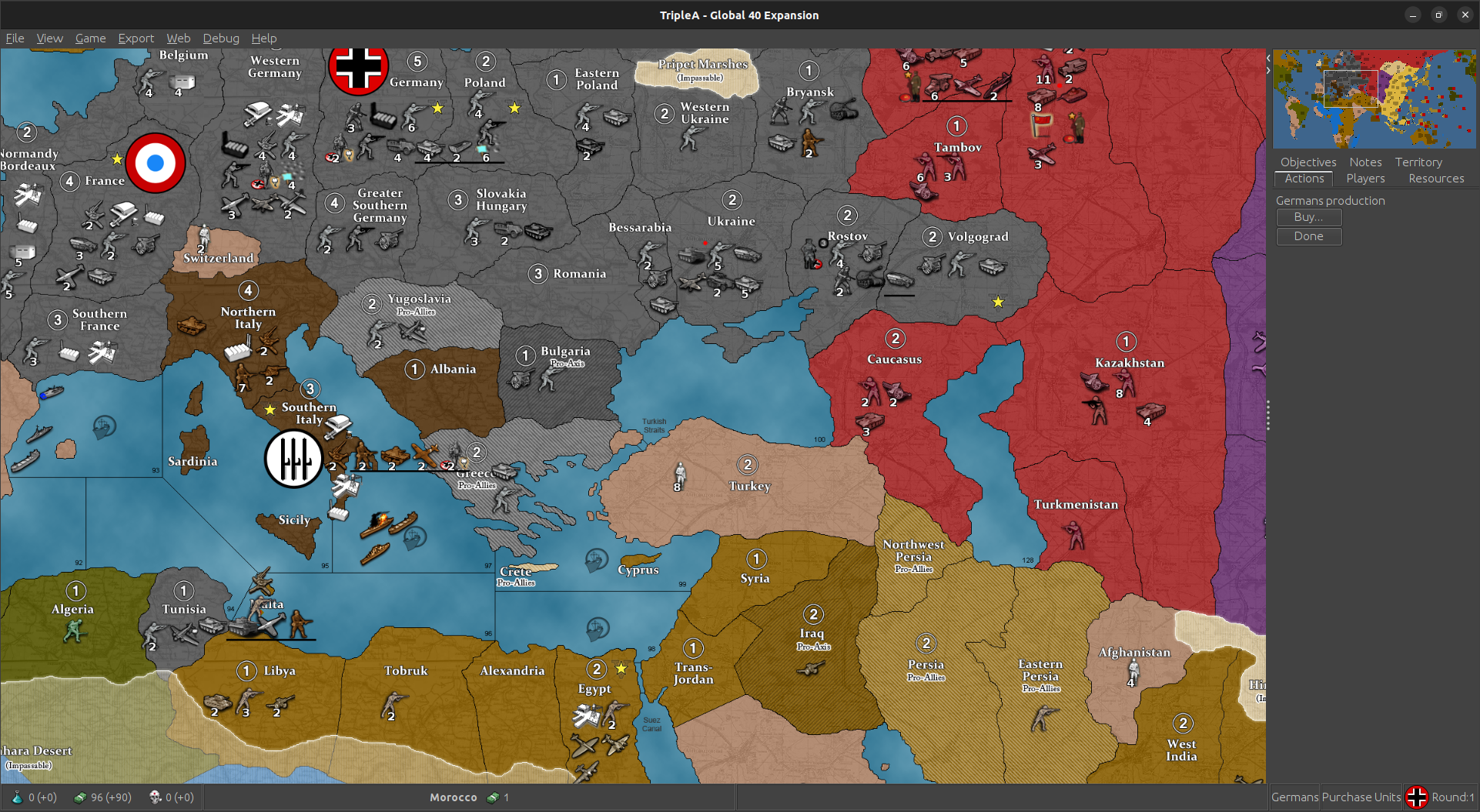Viewport: 1480px width, 812px height.
Task: Switch to the Territory tab
Action: pos(1418,162)
